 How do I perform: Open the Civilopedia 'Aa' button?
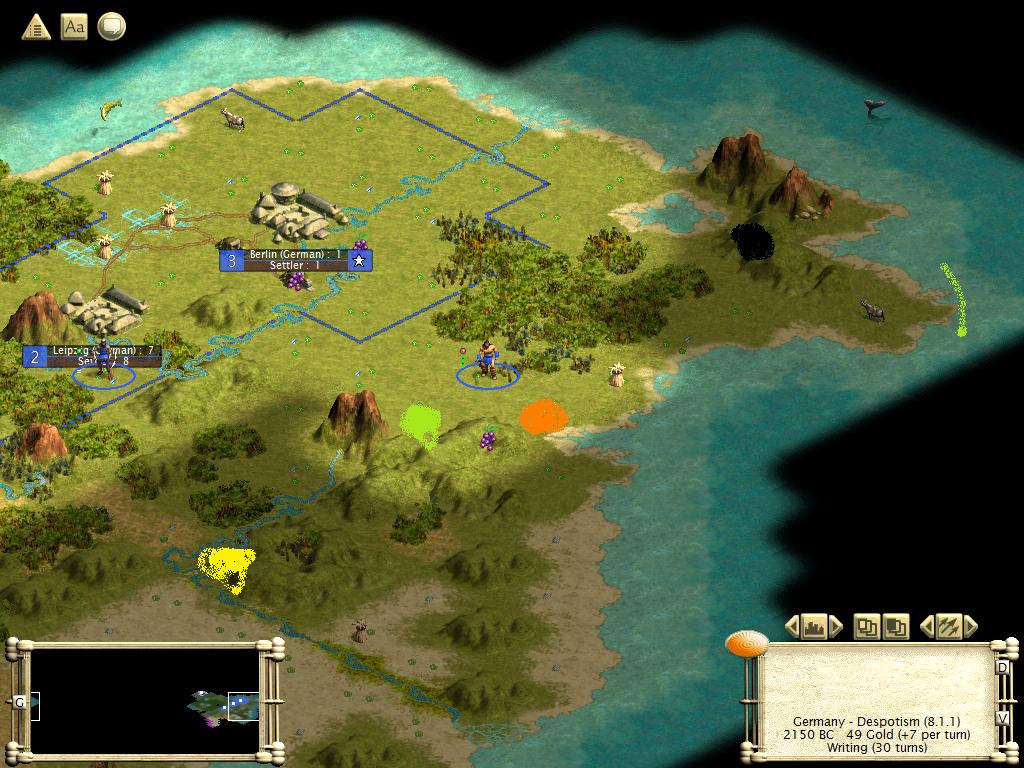(74, 27)
